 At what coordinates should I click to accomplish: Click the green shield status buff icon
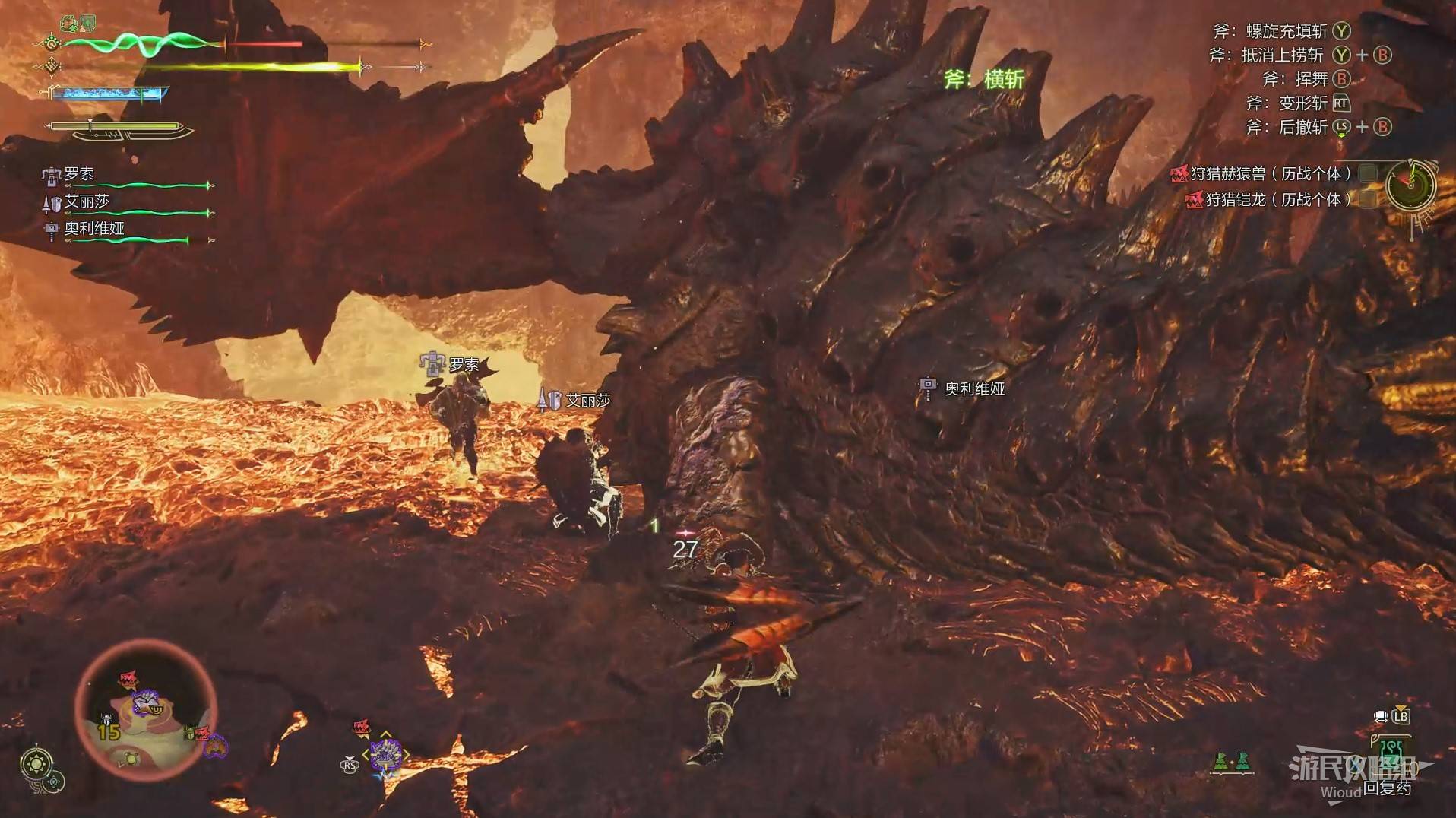point(88,23)
